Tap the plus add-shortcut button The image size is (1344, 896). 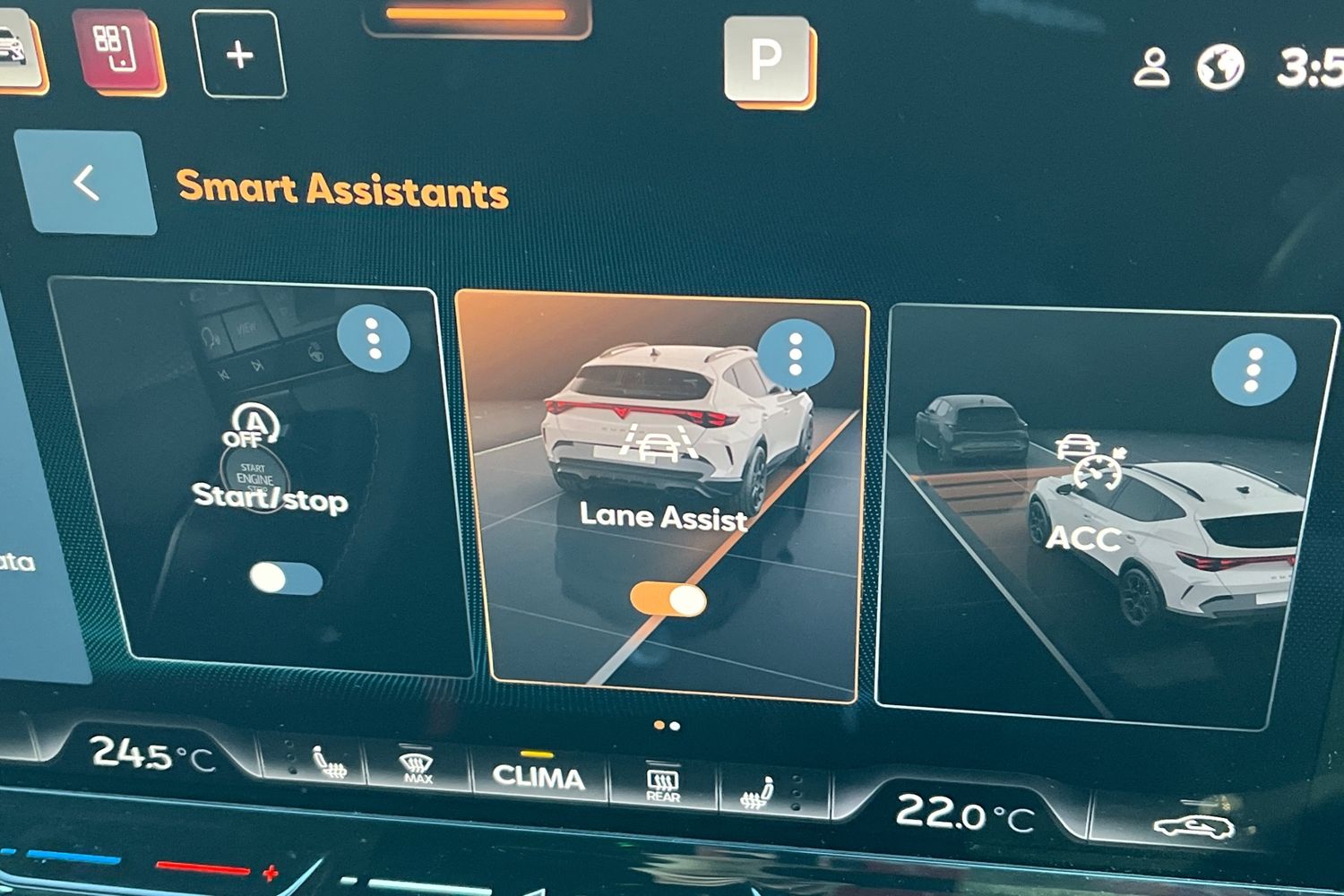coord(239,56)
